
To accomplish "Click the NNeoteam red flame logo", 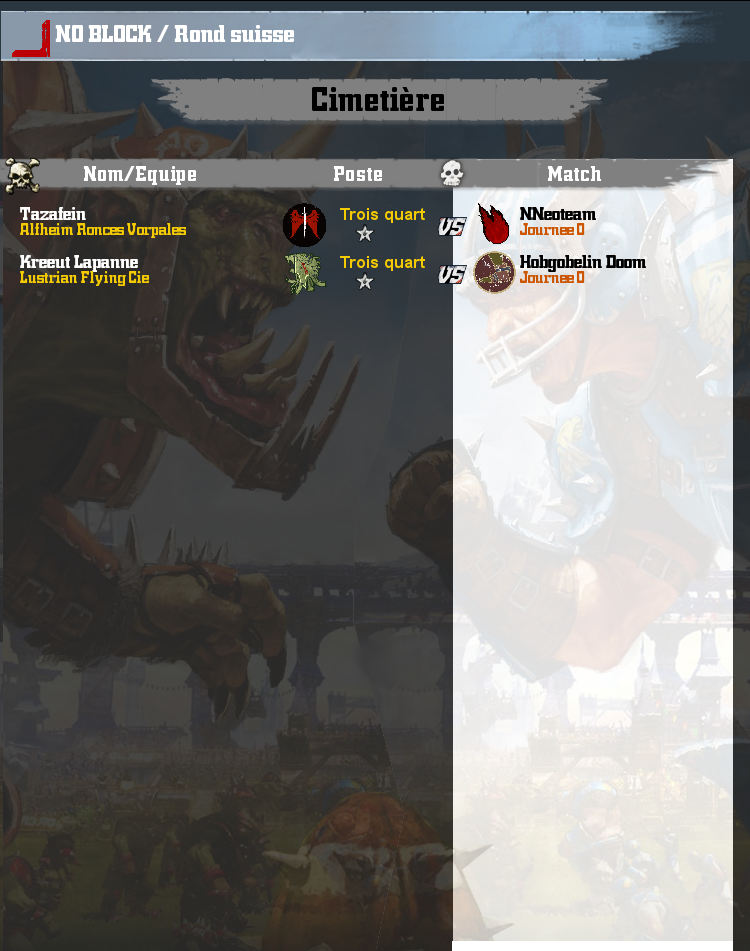I will [x=493, y=224].
